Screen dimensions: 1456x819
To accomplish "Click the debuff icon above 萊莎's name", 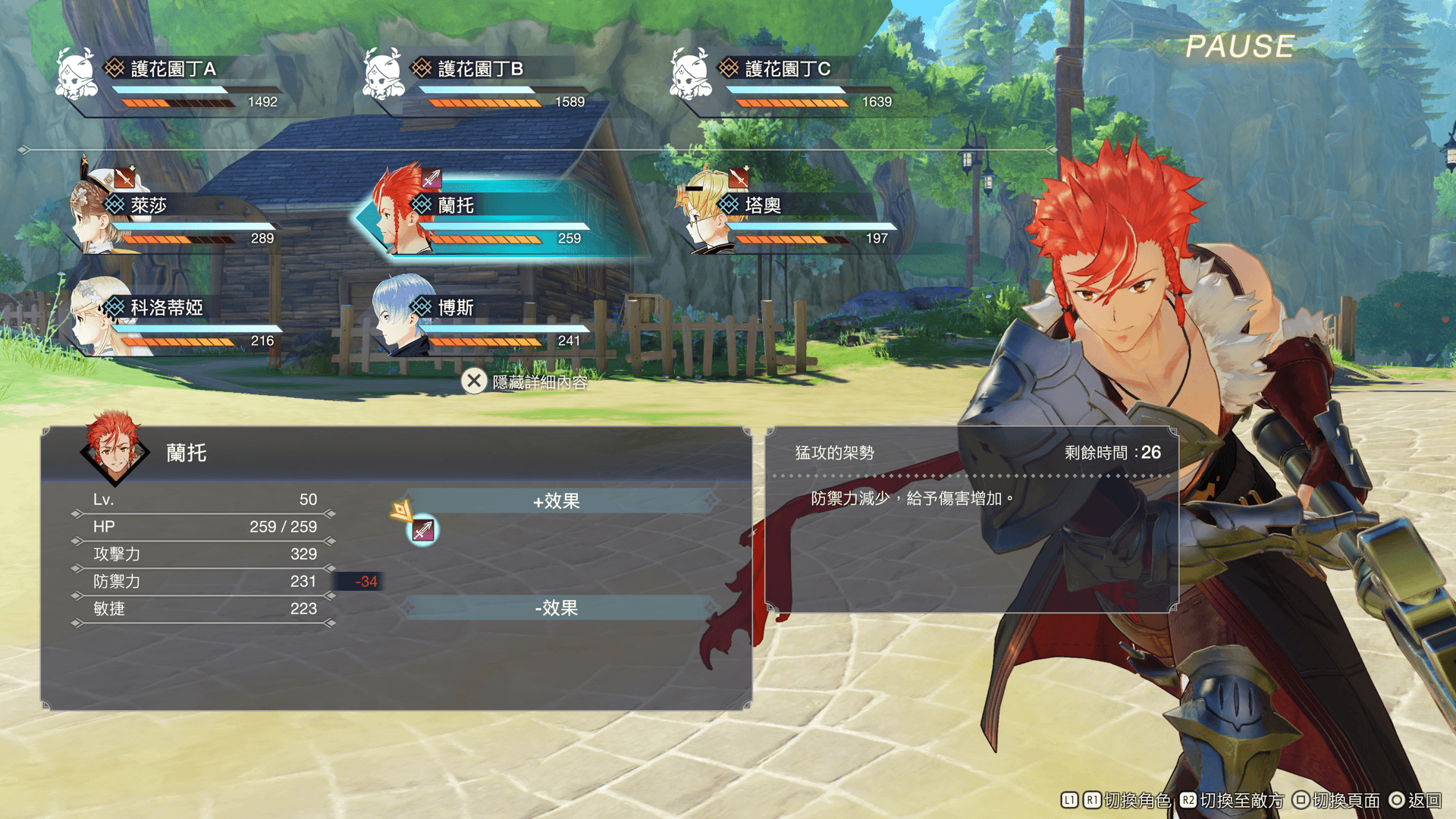I will [124, 178].
